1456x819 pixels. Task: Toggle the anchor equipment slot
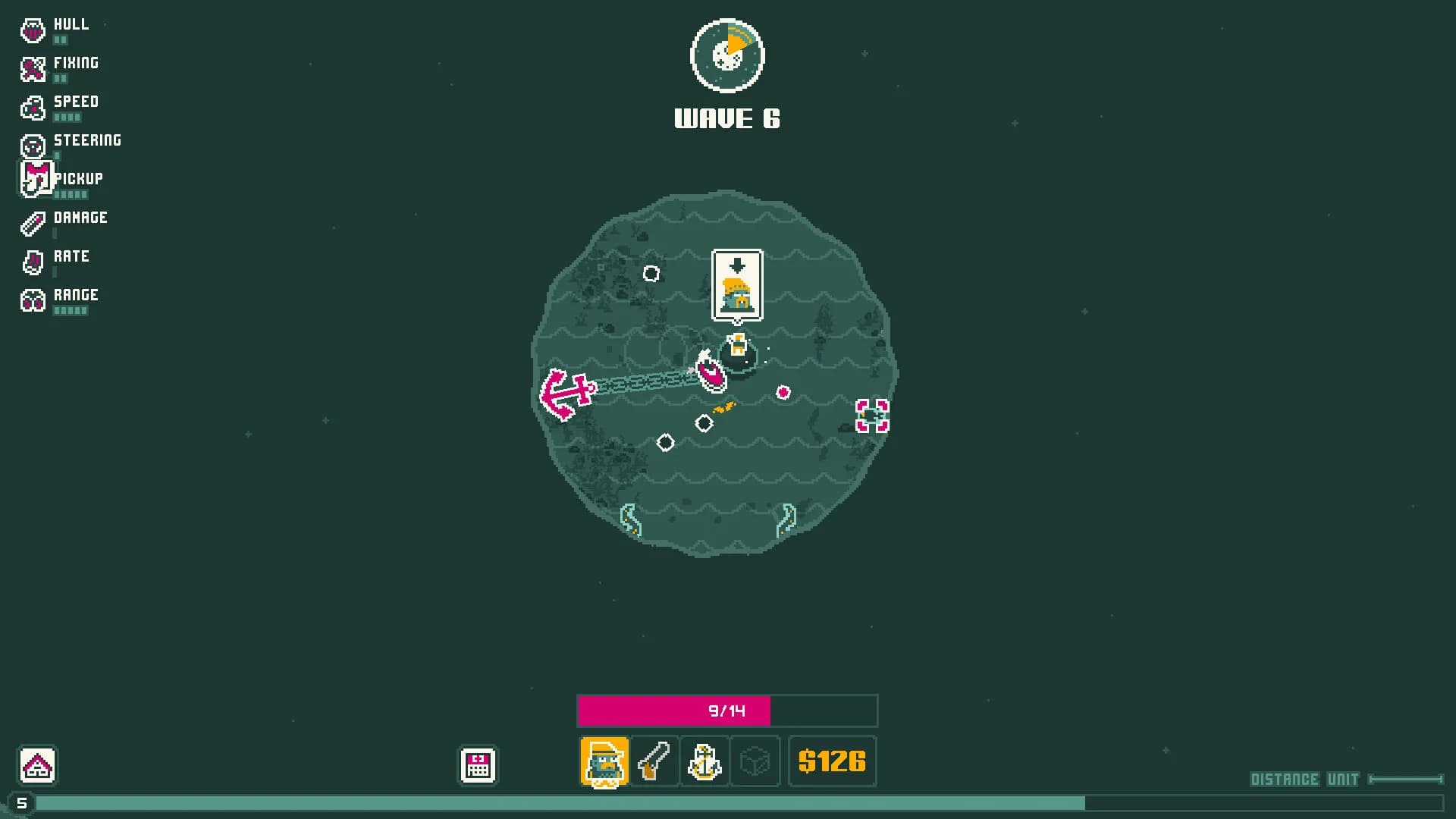(x=704, y=762)
